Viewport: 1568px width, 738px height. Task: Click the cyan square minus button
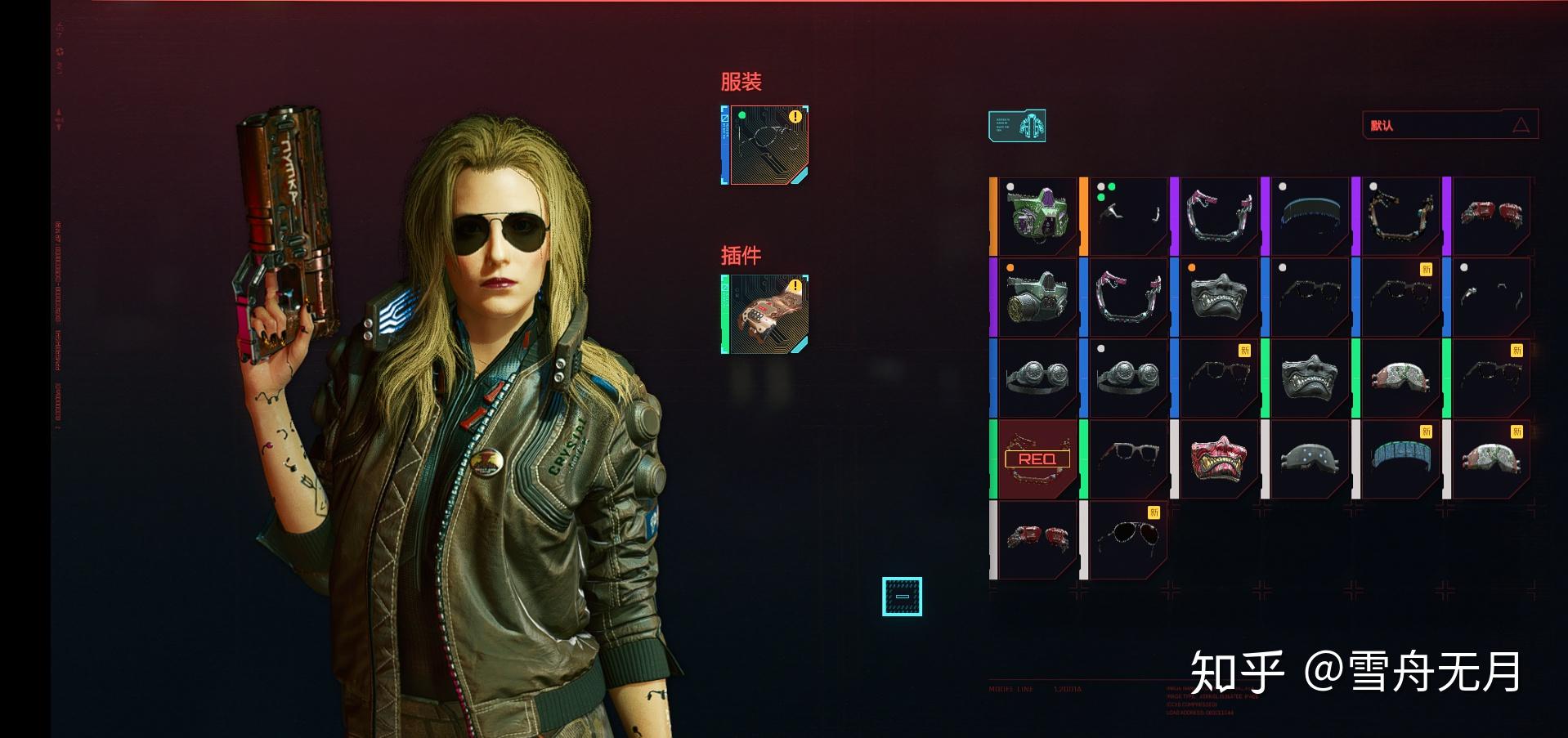pos(902,596)
